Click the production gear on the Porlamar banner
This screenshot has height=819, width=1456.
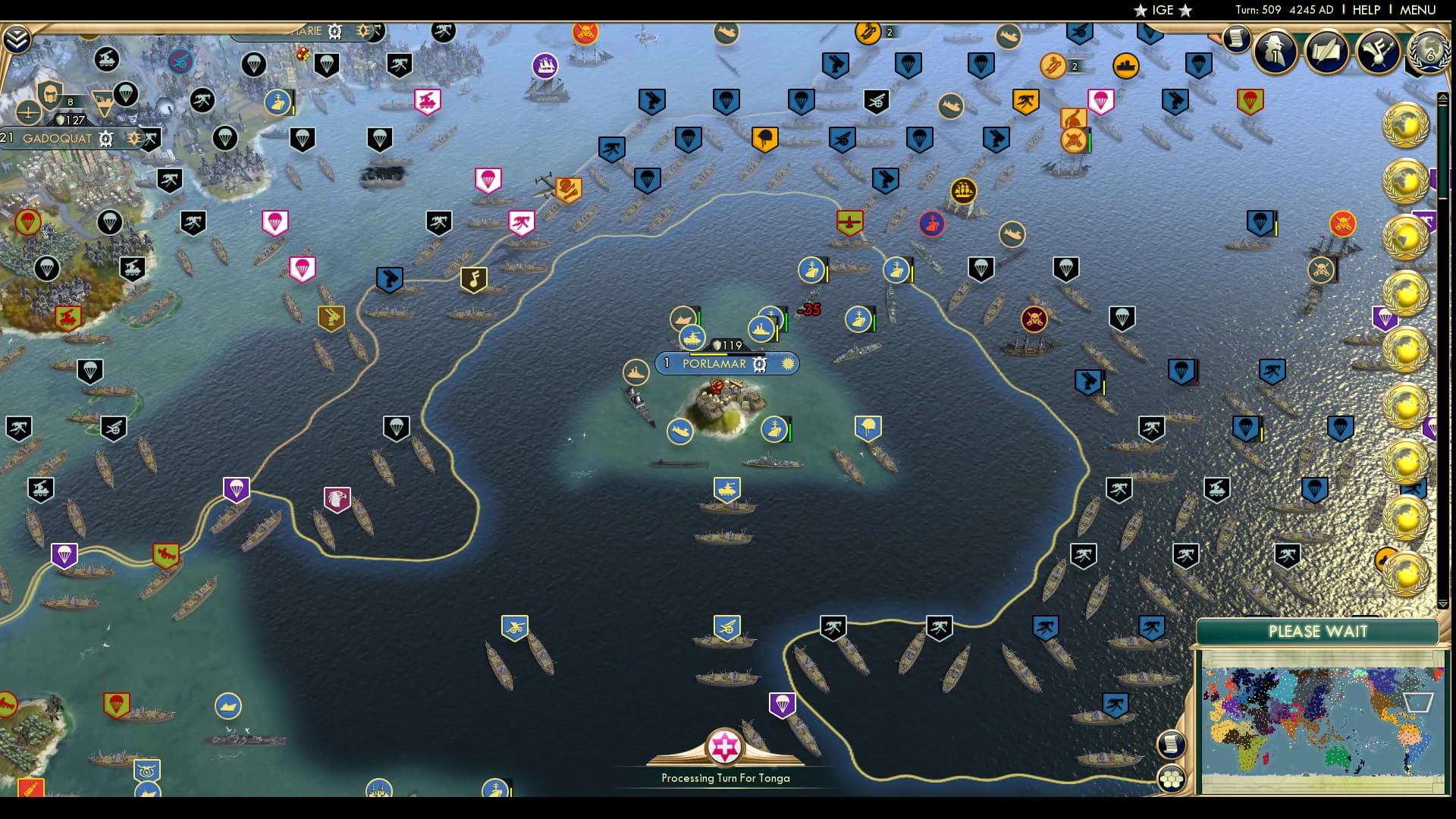coord(759,364)
